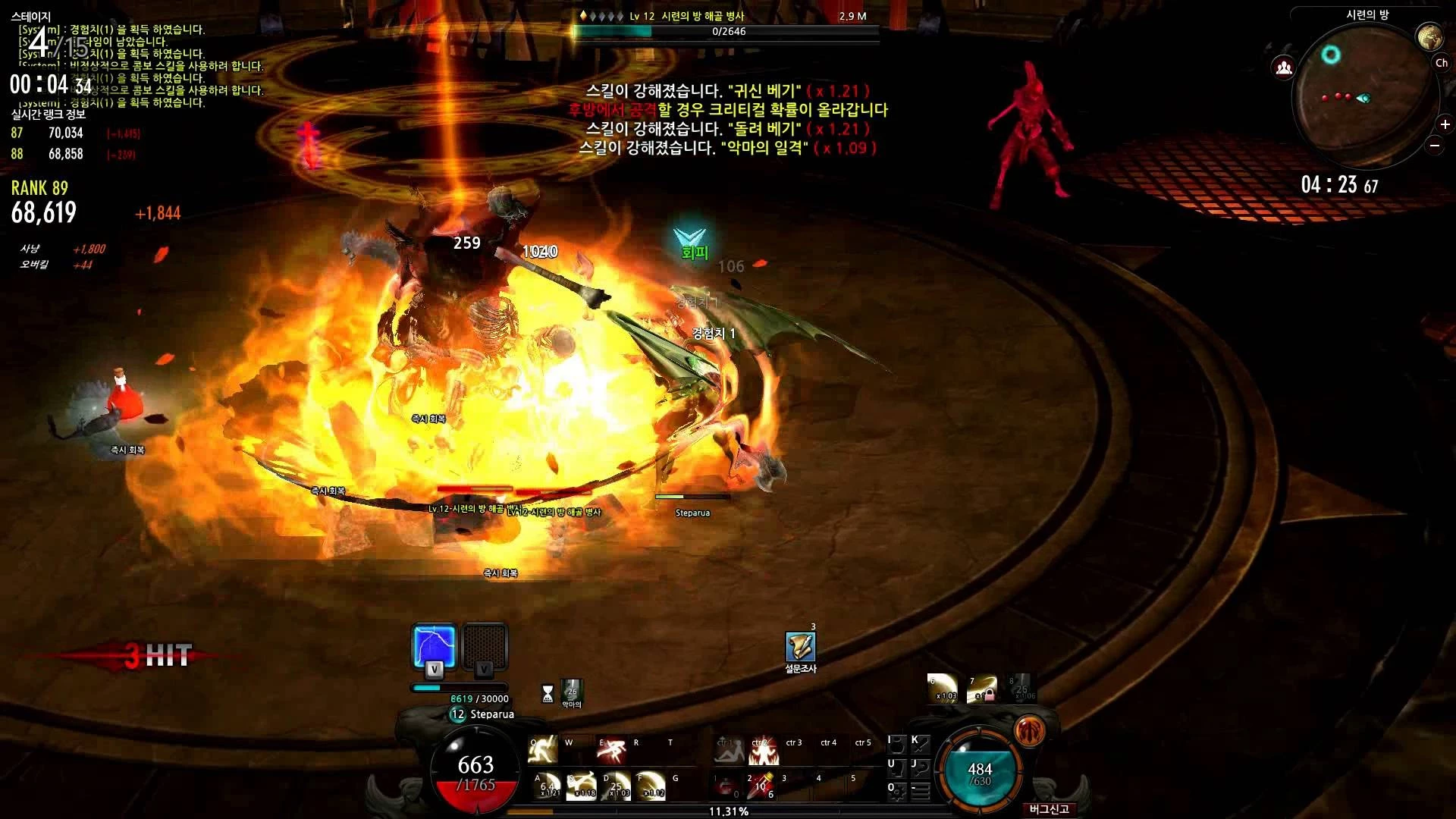Use the red potion in slot 2
This screenshot has height=819, width=1456.
click(760, 786)
